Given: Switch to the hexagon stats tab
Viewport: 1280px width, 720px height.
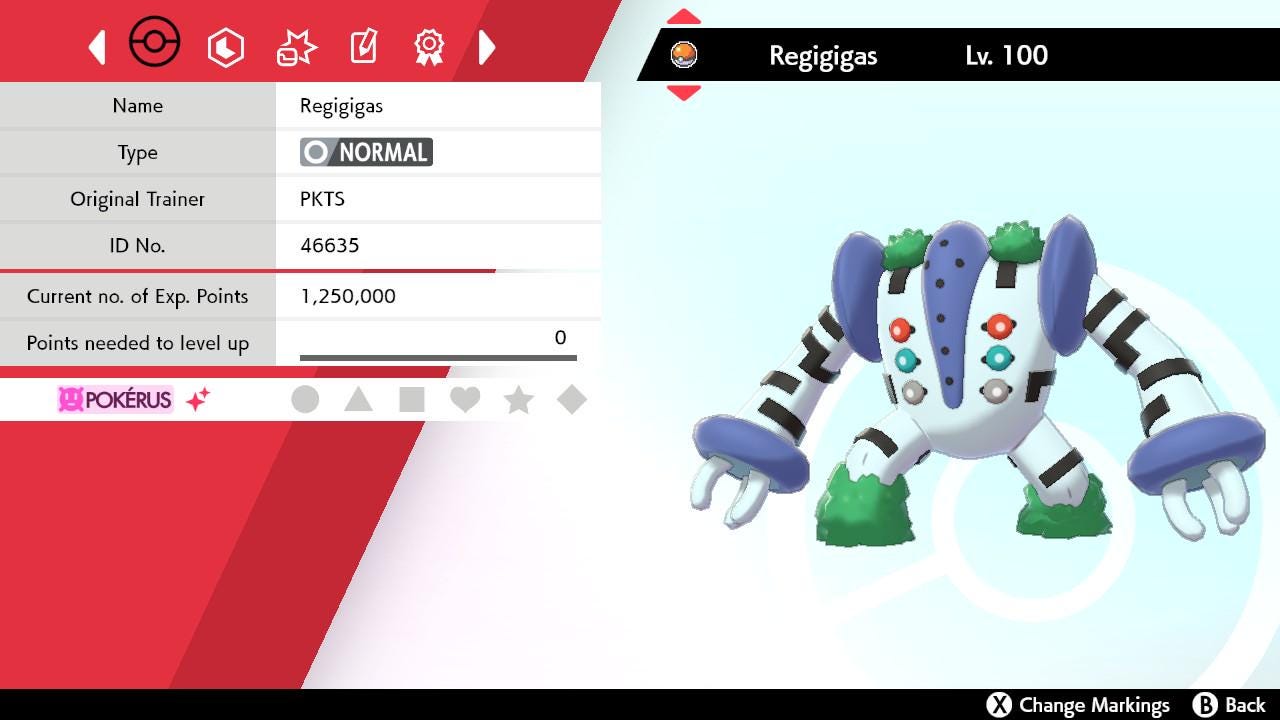Looking at the screenshot, I should click(226, 47).
